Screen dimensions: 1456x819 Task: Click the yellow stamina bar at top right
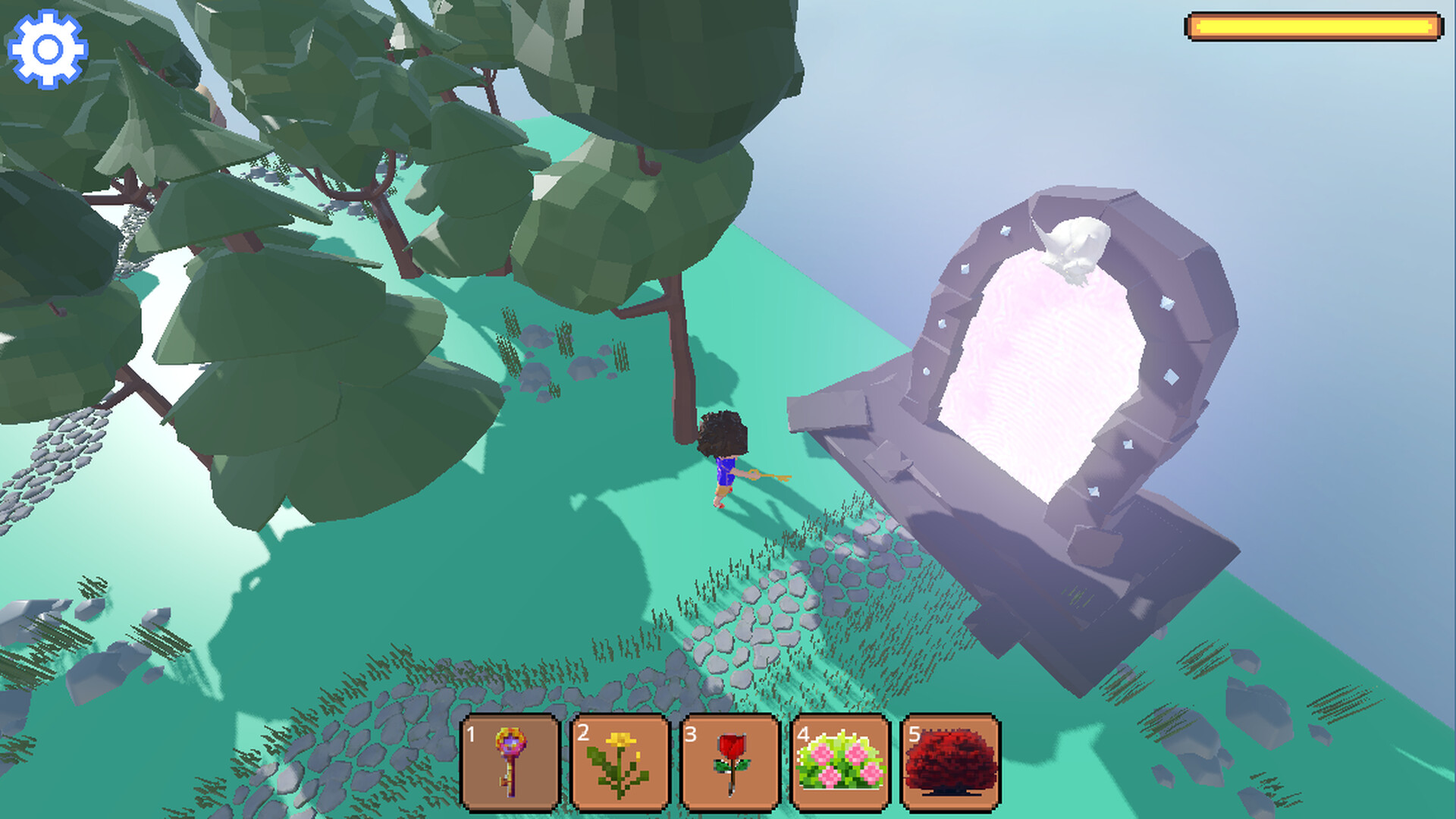1314,24
